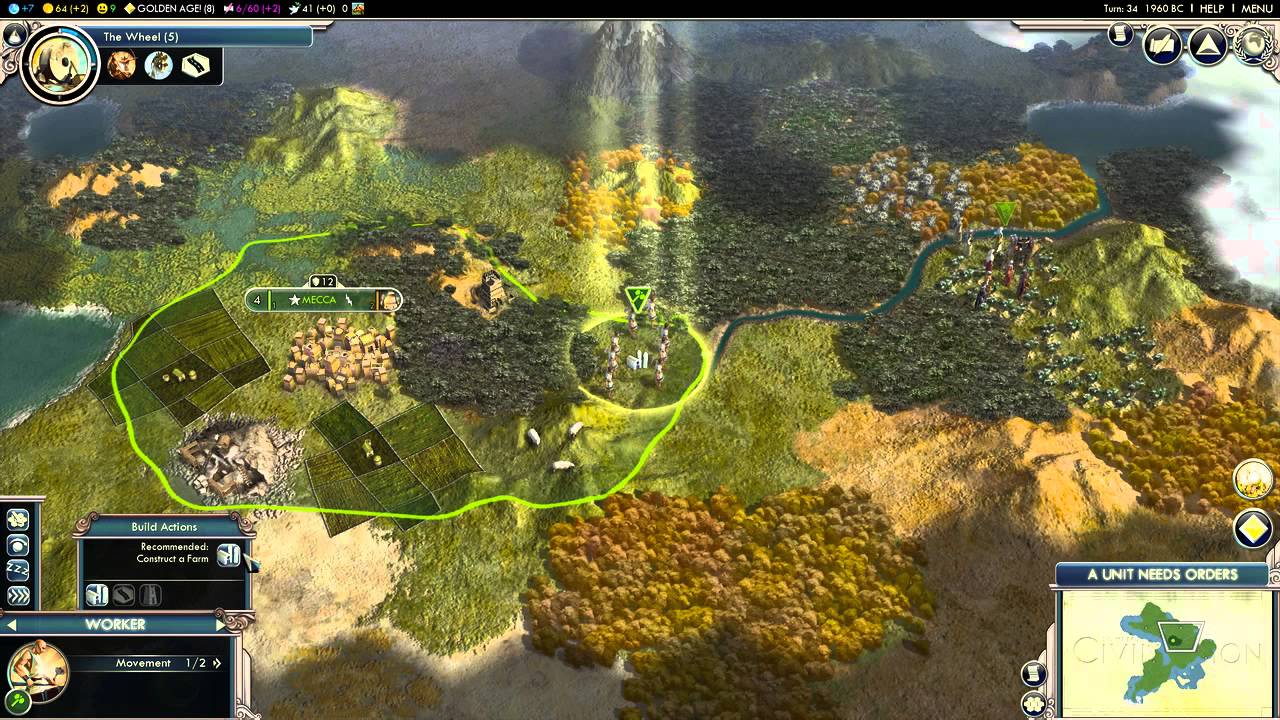Click the worker unit portrait

pos(38,671)
